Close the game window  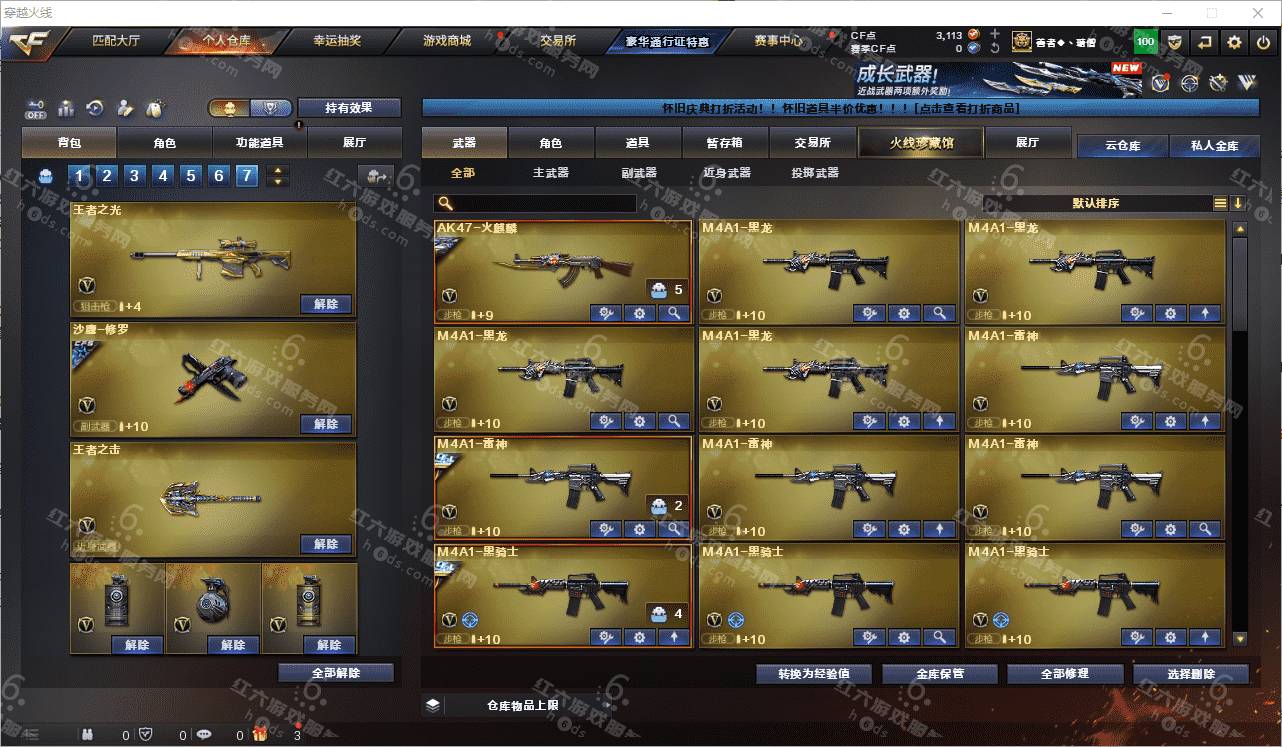click(x=1259, y=13)
